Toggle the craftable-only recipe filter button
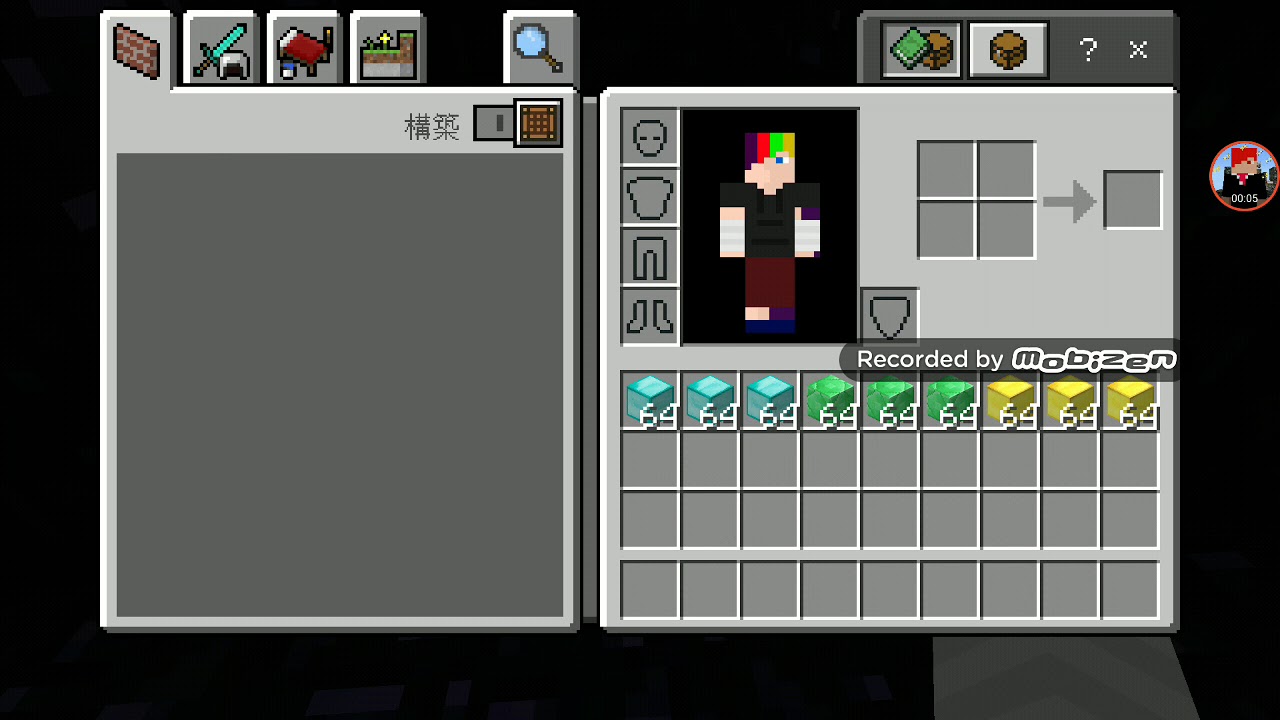1280x720 pixels. [x=920, y=49]
